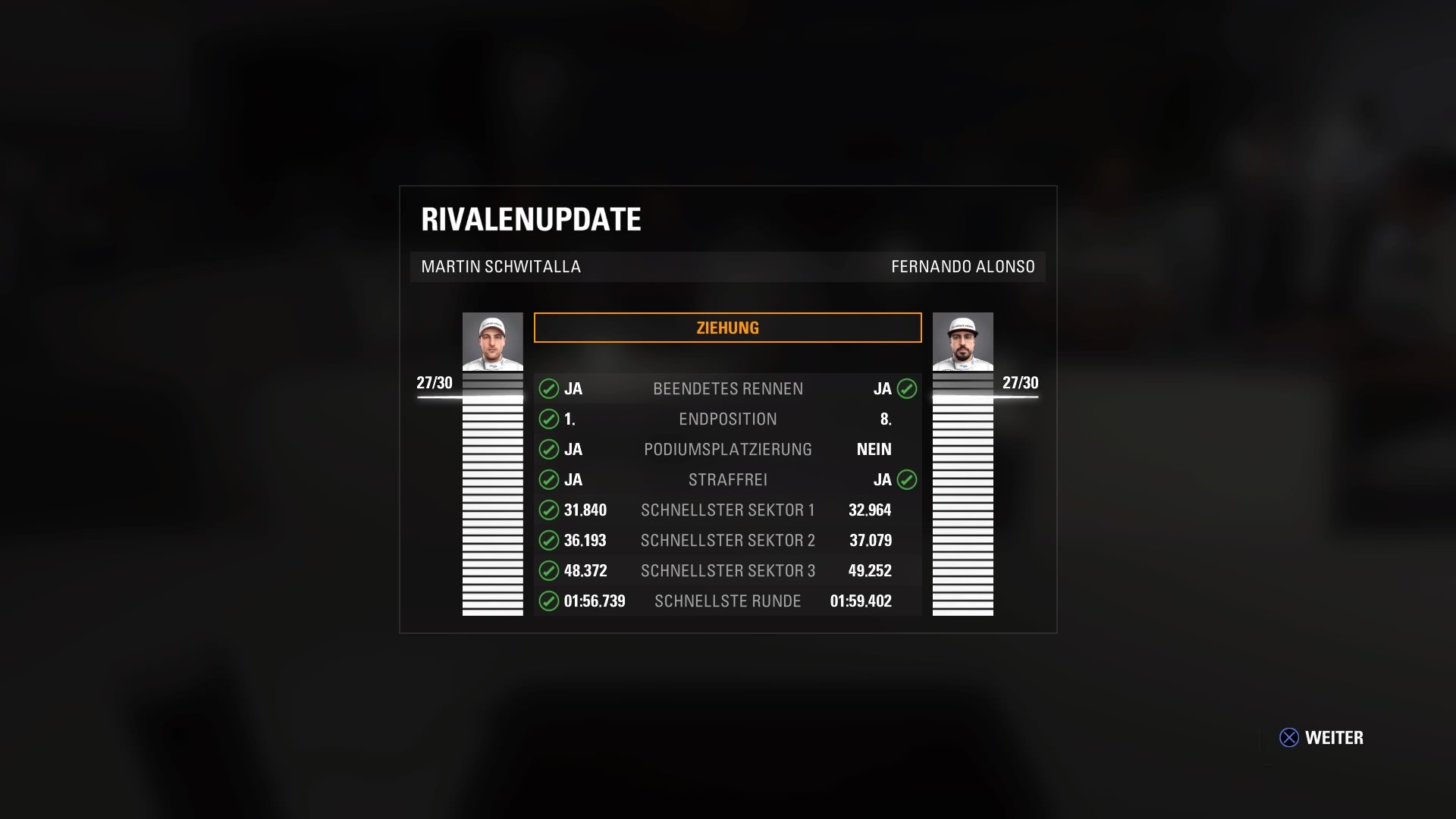Image resolution: width=1456 pixels, height=819 pixels.
Task: Click the Rivalenupdate title
Action: (x=531, y=220)
